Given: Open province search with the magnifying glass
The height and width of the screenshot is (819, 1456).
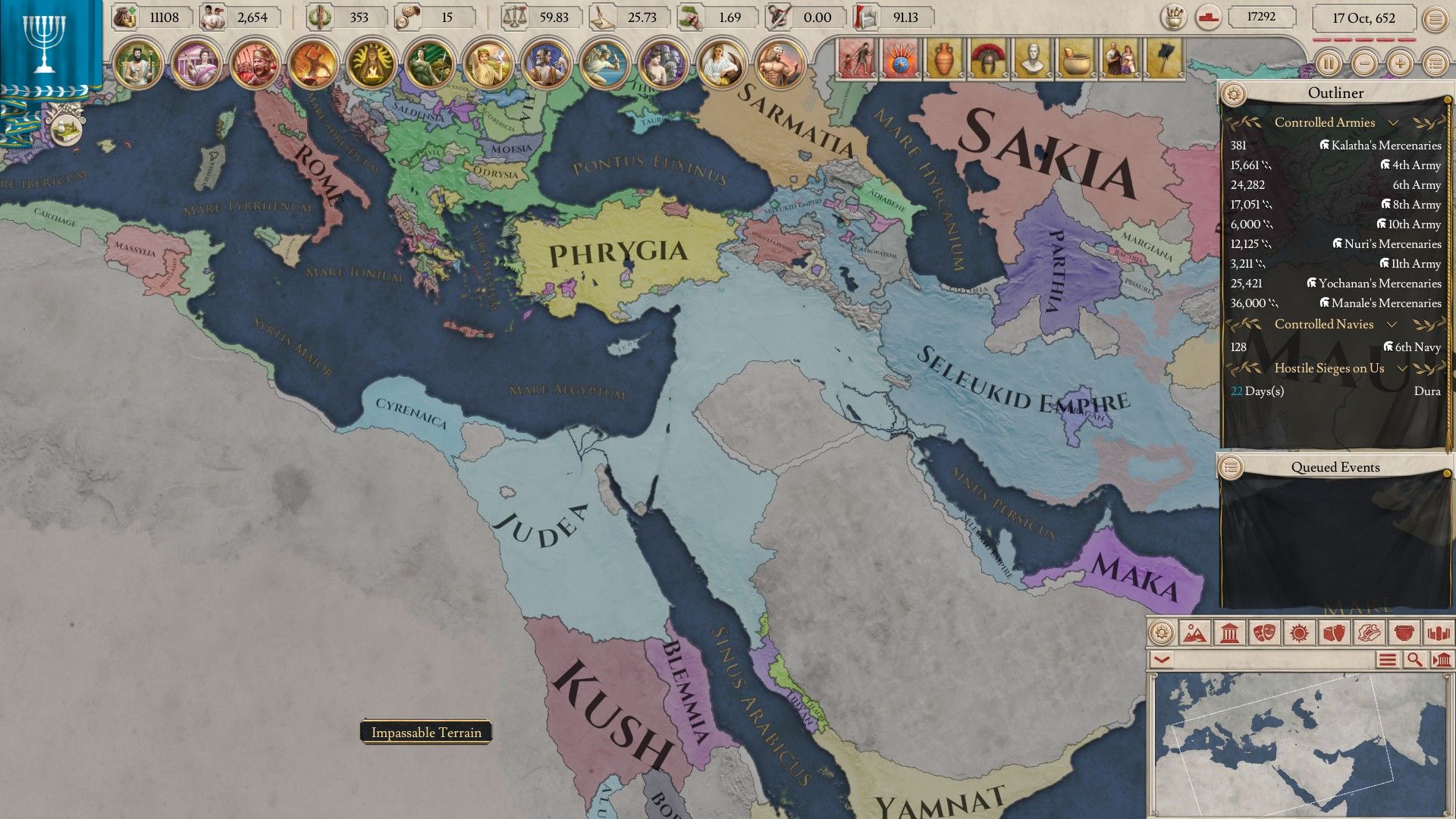Looking at the screenshot, I should (1415, 659).
